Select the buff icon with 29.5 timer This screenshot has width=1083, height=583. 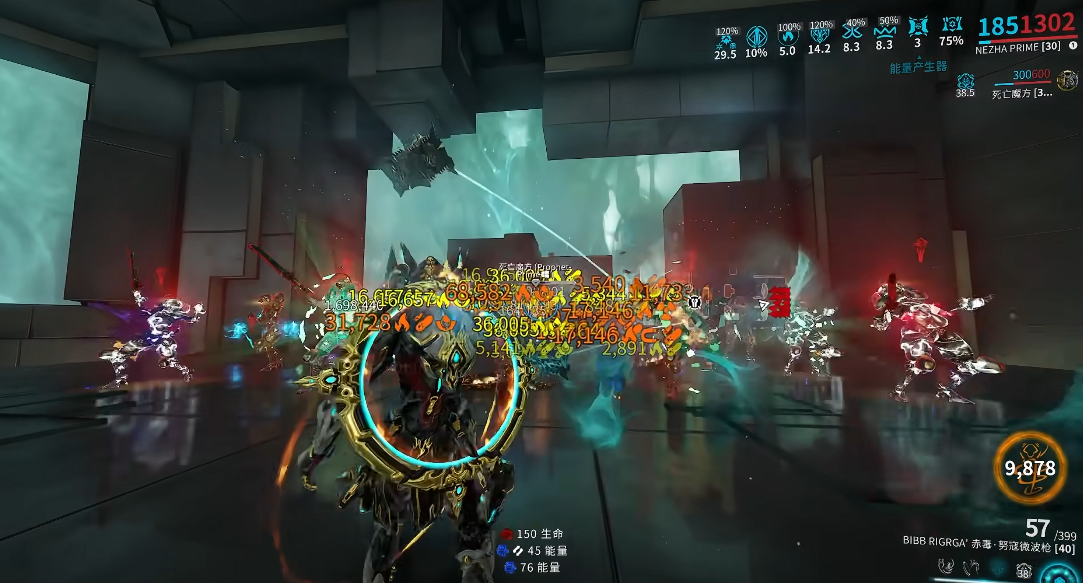point(726,37)
